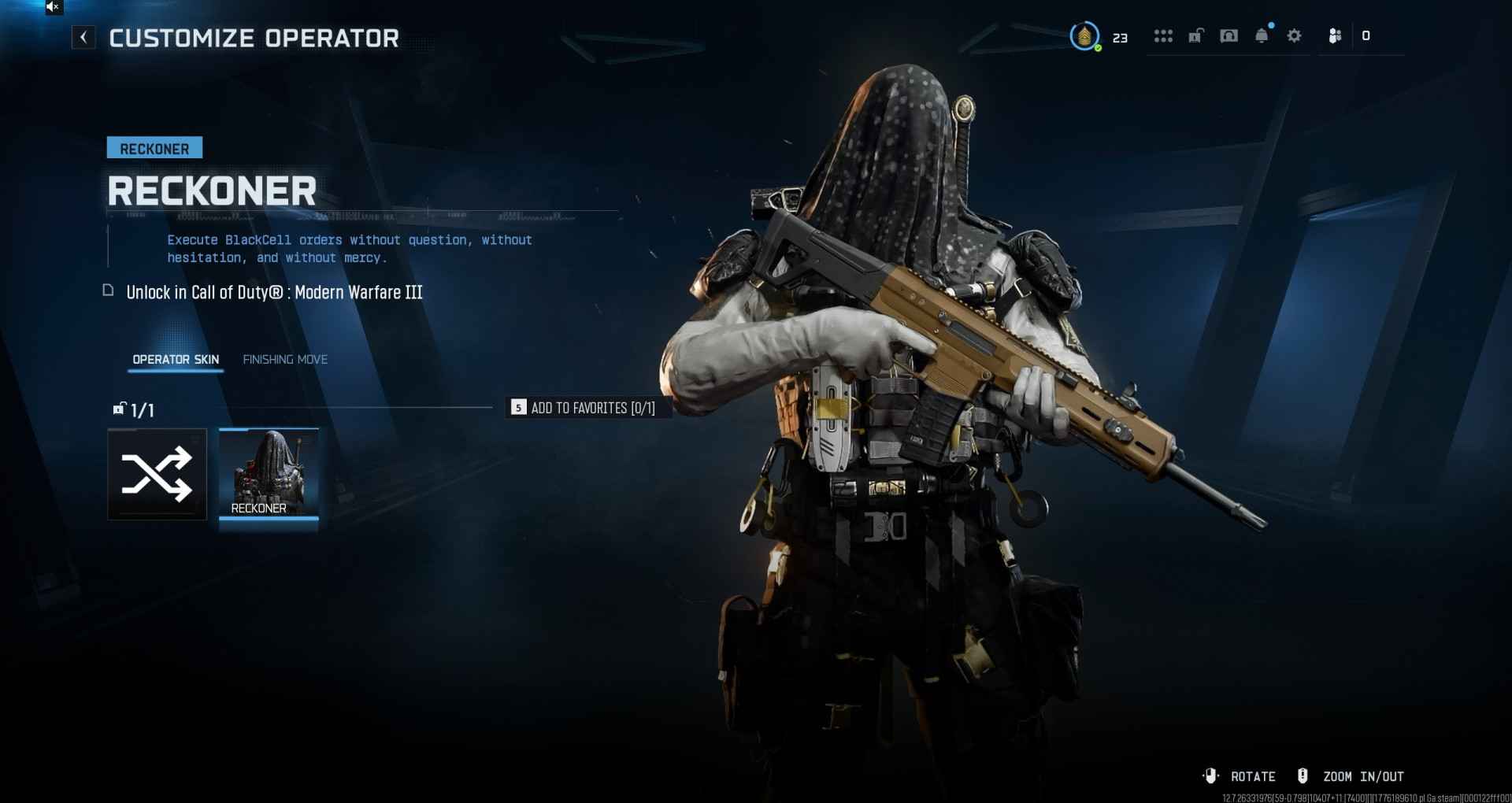Select the Operator Skin tab
1512x803 pixels.
click(176, 360)
